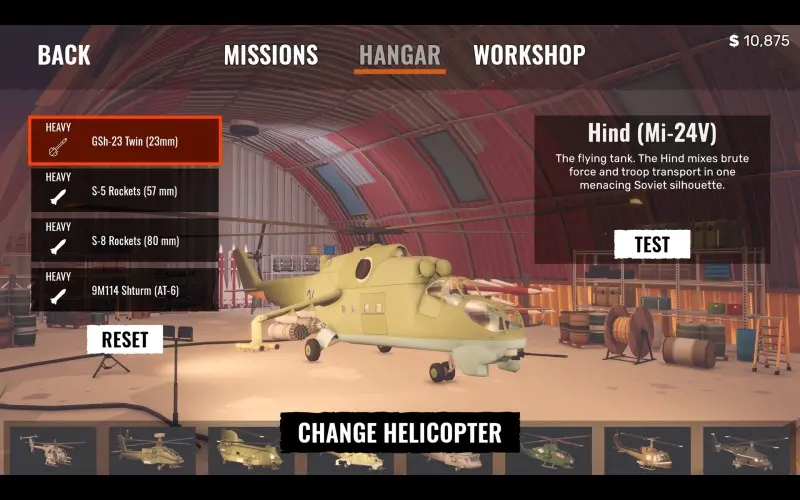Select the GSh-23 Twin (23mm) weapon slot
Screen dimensions: 800x500
click(x=124, y=141)
